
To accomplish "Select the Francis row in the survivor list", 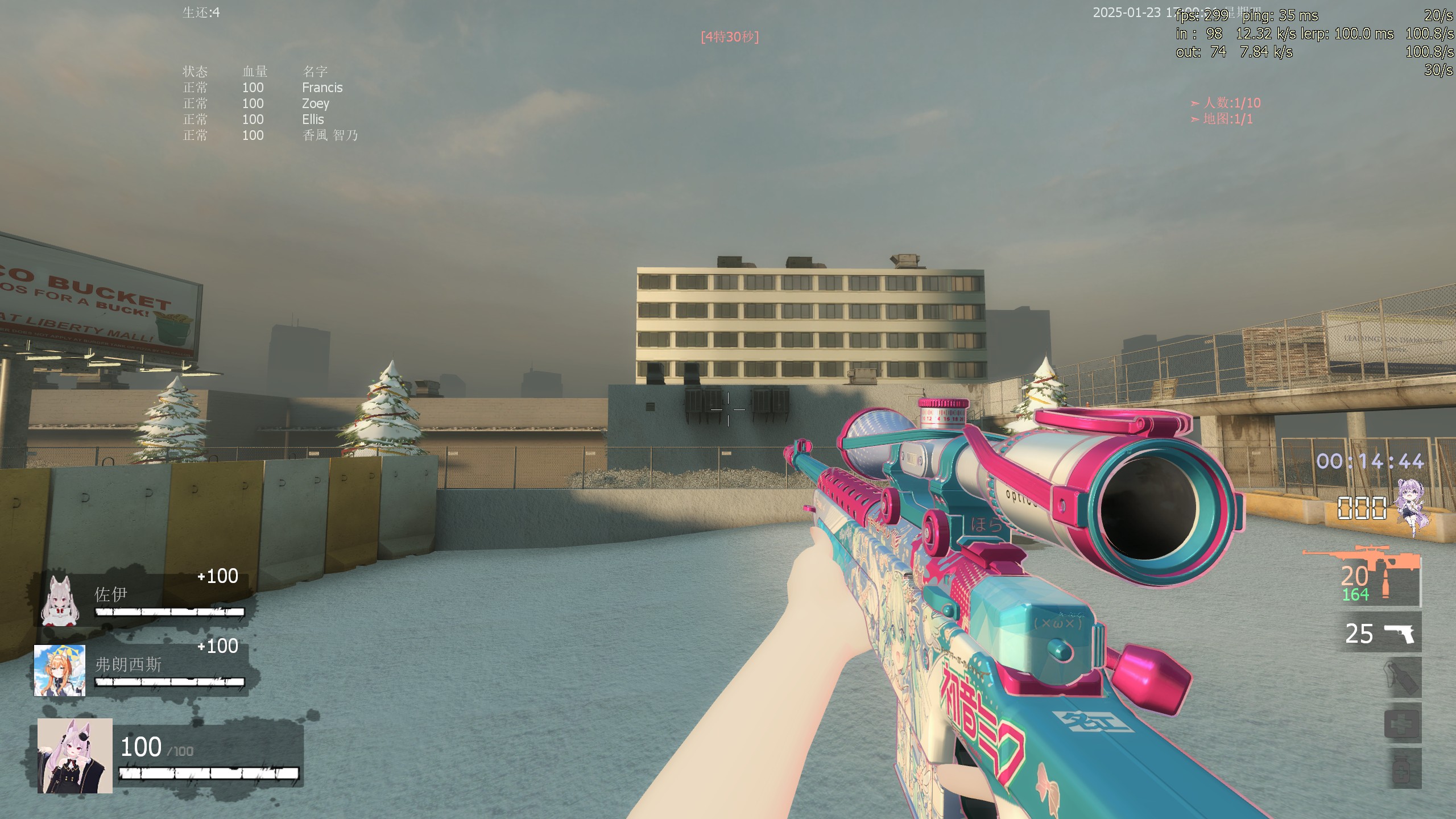I will coord(322,88).
